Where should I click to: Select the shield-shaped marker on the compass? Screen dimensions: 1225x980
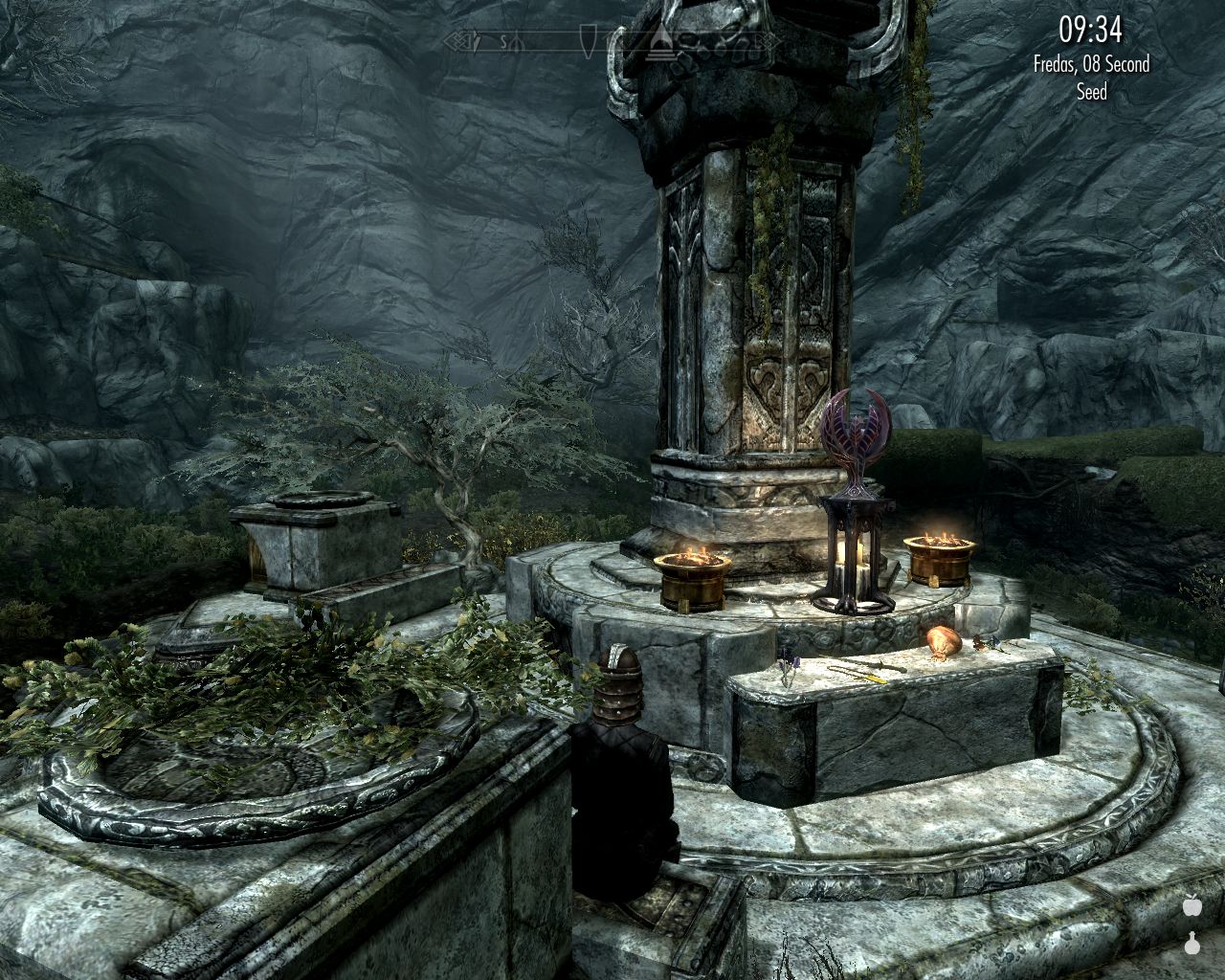coord(588,41)
